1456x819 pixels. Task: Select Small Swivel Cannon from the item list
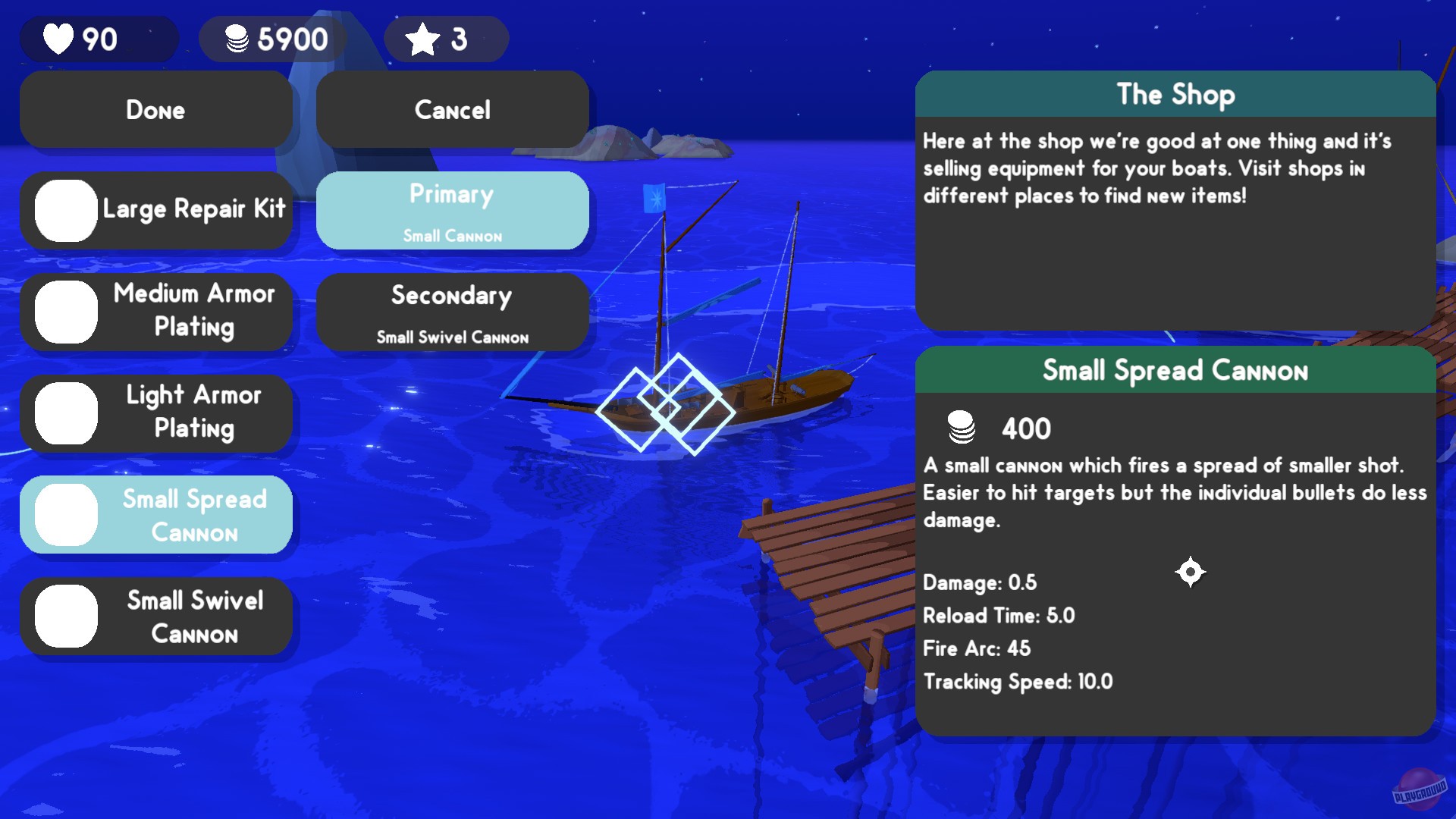(x=156, y=617)
